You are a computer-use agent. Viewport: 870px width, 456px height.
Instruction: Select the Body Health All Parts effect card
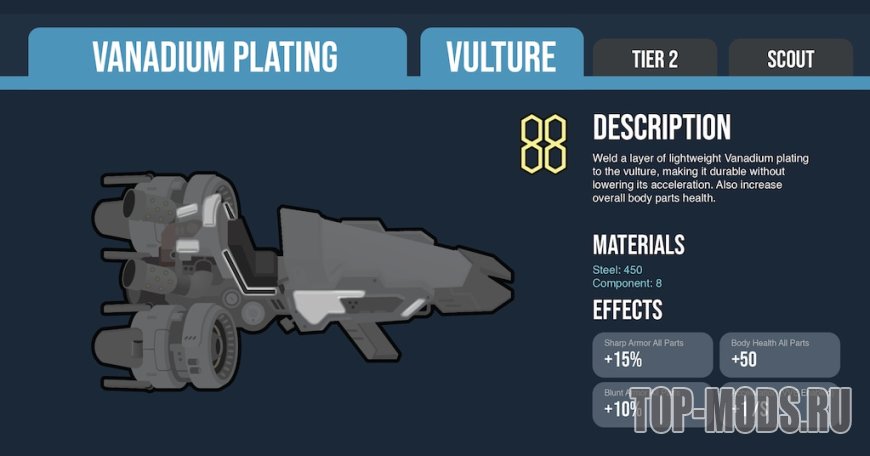pos(779,355)
